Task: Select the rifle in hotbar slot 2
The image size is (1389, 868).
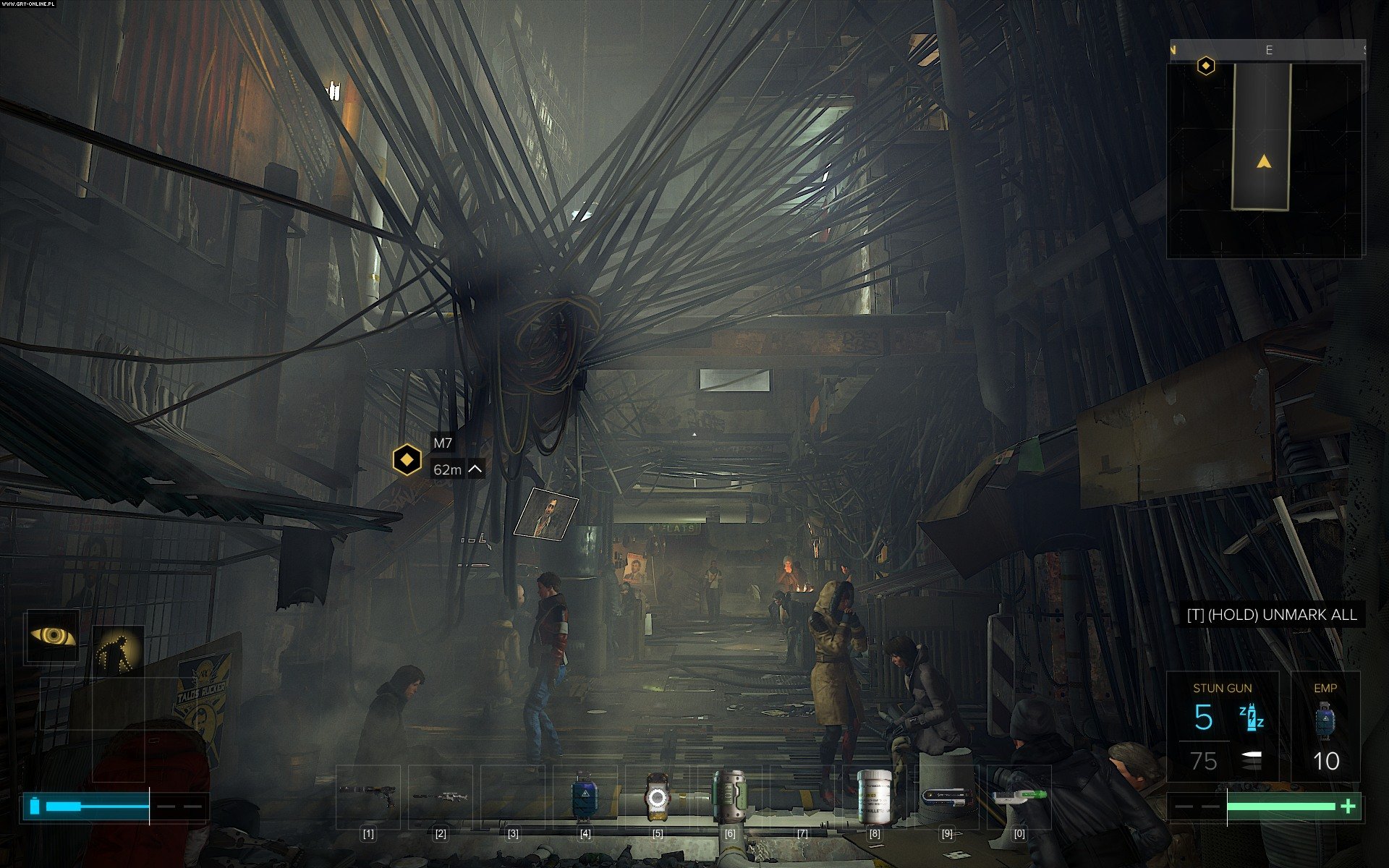Action: pos(440,796)
